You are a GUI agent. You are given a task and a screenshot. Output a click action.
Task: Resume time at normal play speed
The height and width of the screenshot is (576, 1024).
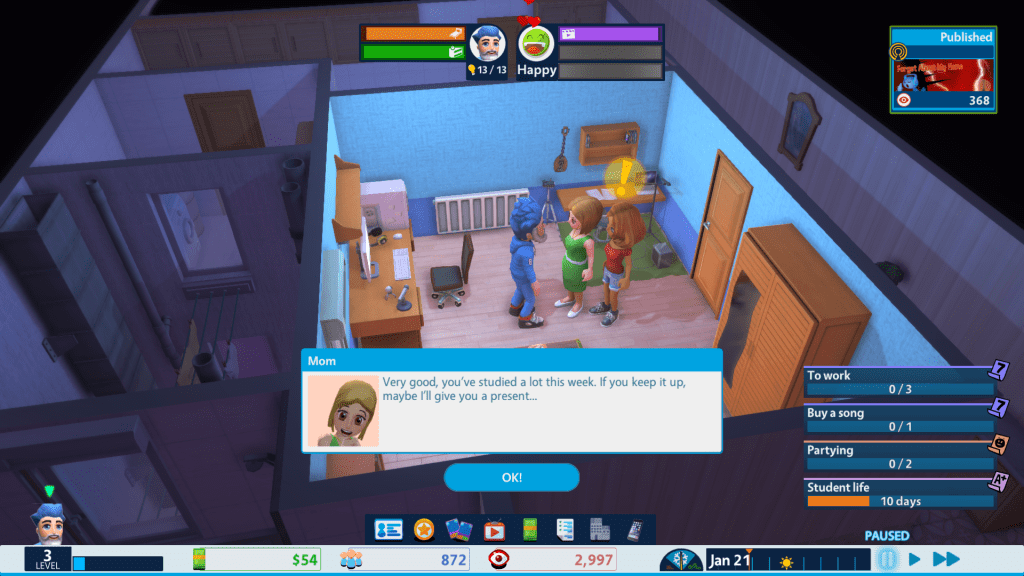pyautogui.click(x=914, y=559)
